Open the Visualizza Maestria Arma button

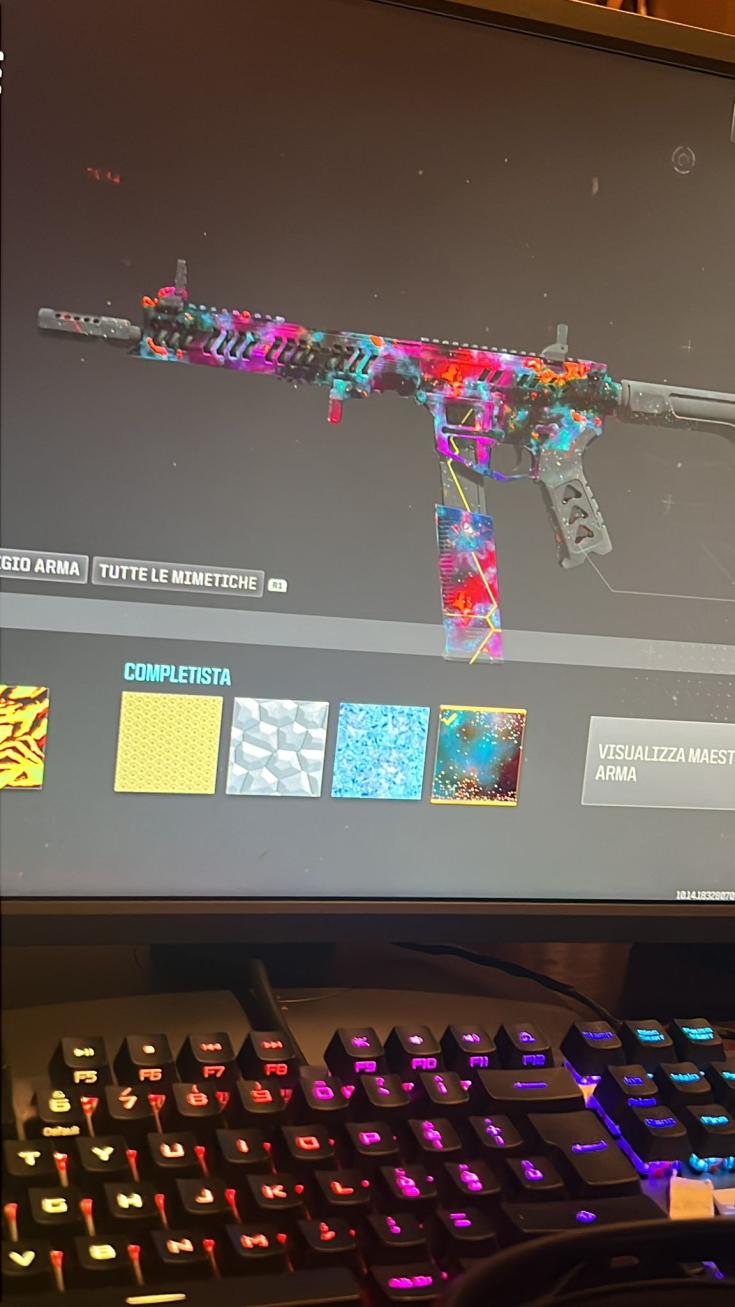pyautogui.click(x=660, y=762)
